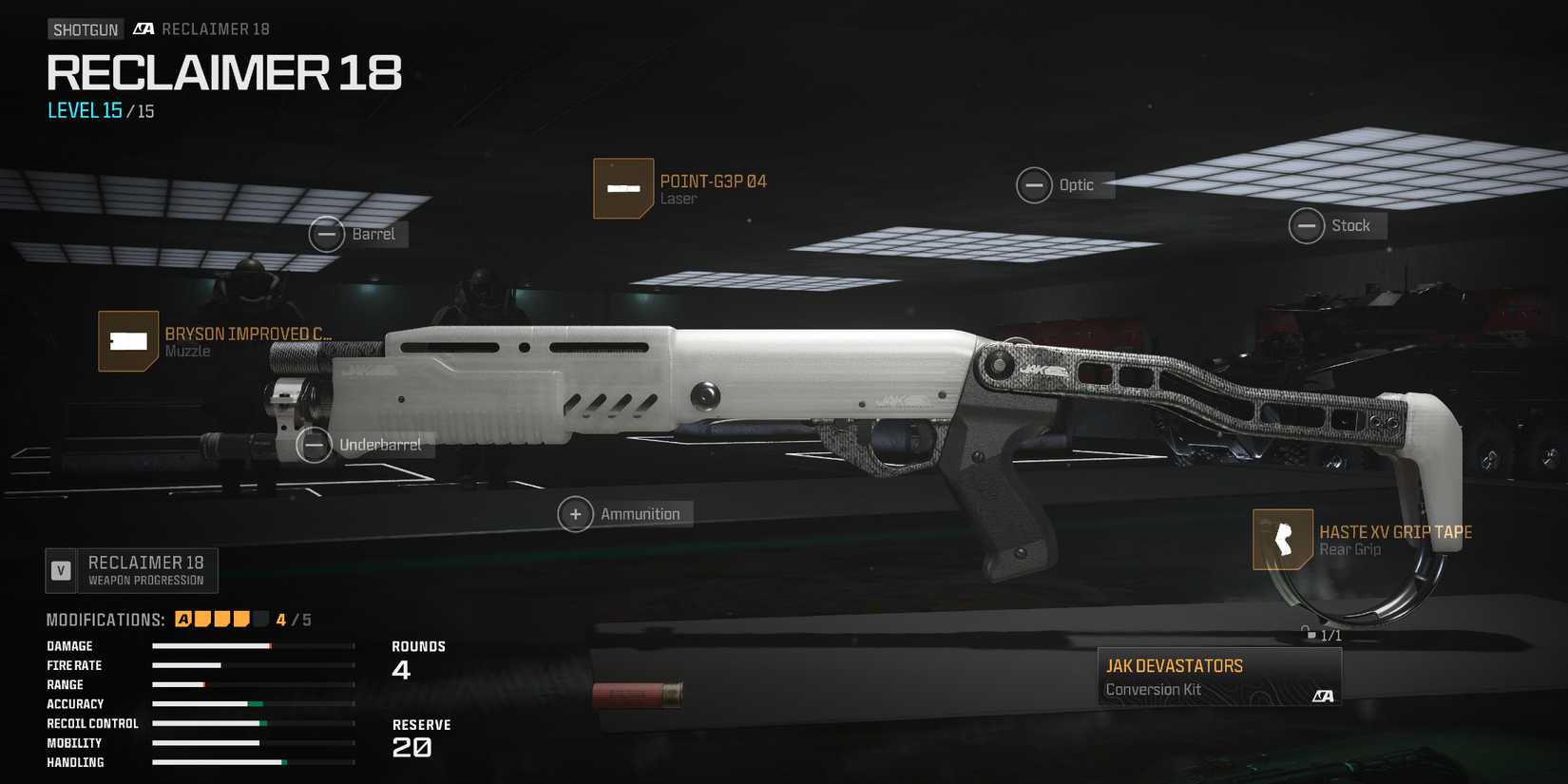Click the LEVEL 15 text link
The image size is (1568, 784).
pyautogui.click(x=84, y=111)
